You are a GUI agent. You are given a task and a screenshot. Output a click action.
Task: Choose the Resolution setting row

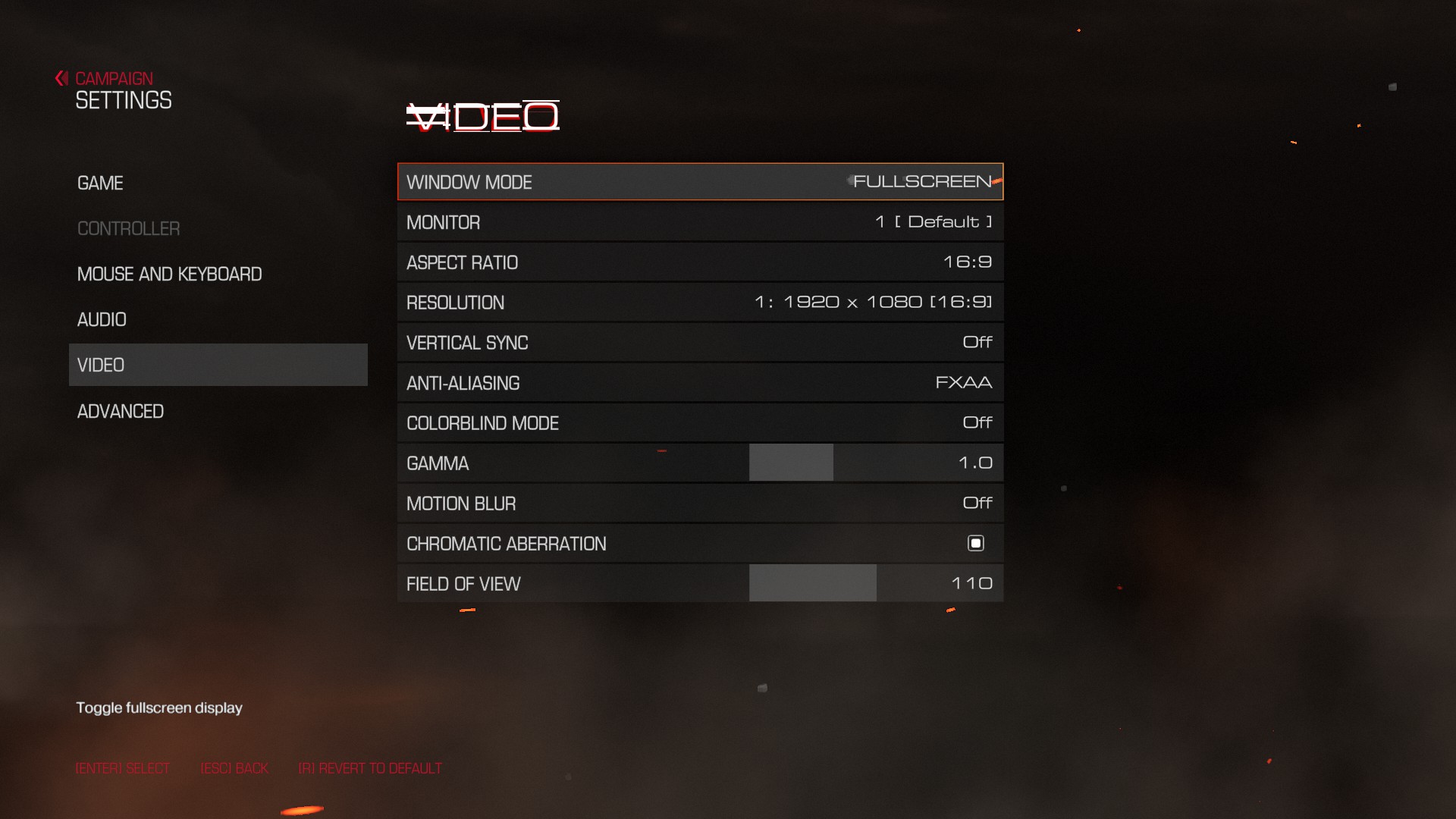[700, 303]
